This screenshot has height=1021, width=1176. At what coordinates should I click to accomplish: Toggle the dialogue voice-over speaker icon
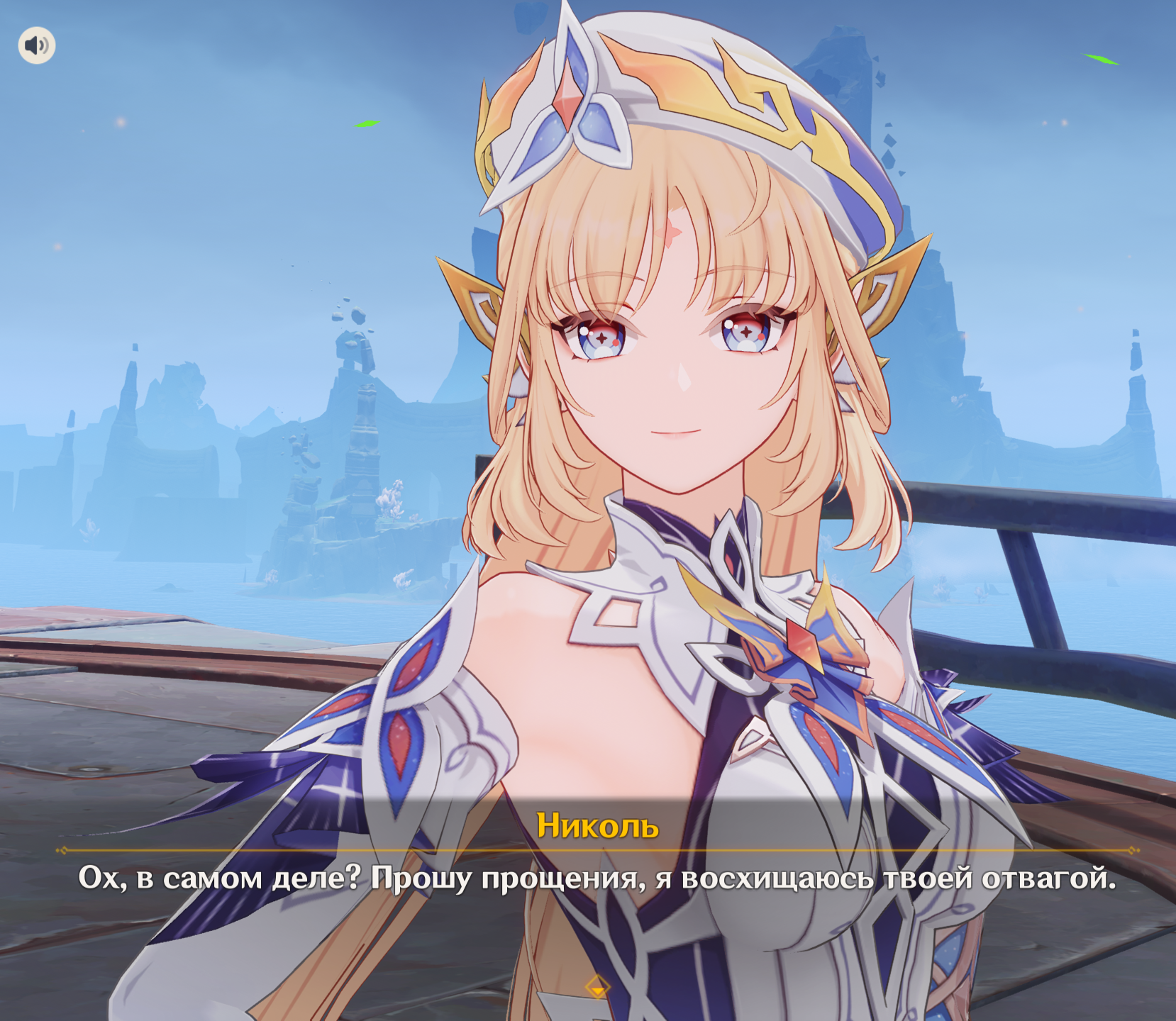[x=37, y=46]
